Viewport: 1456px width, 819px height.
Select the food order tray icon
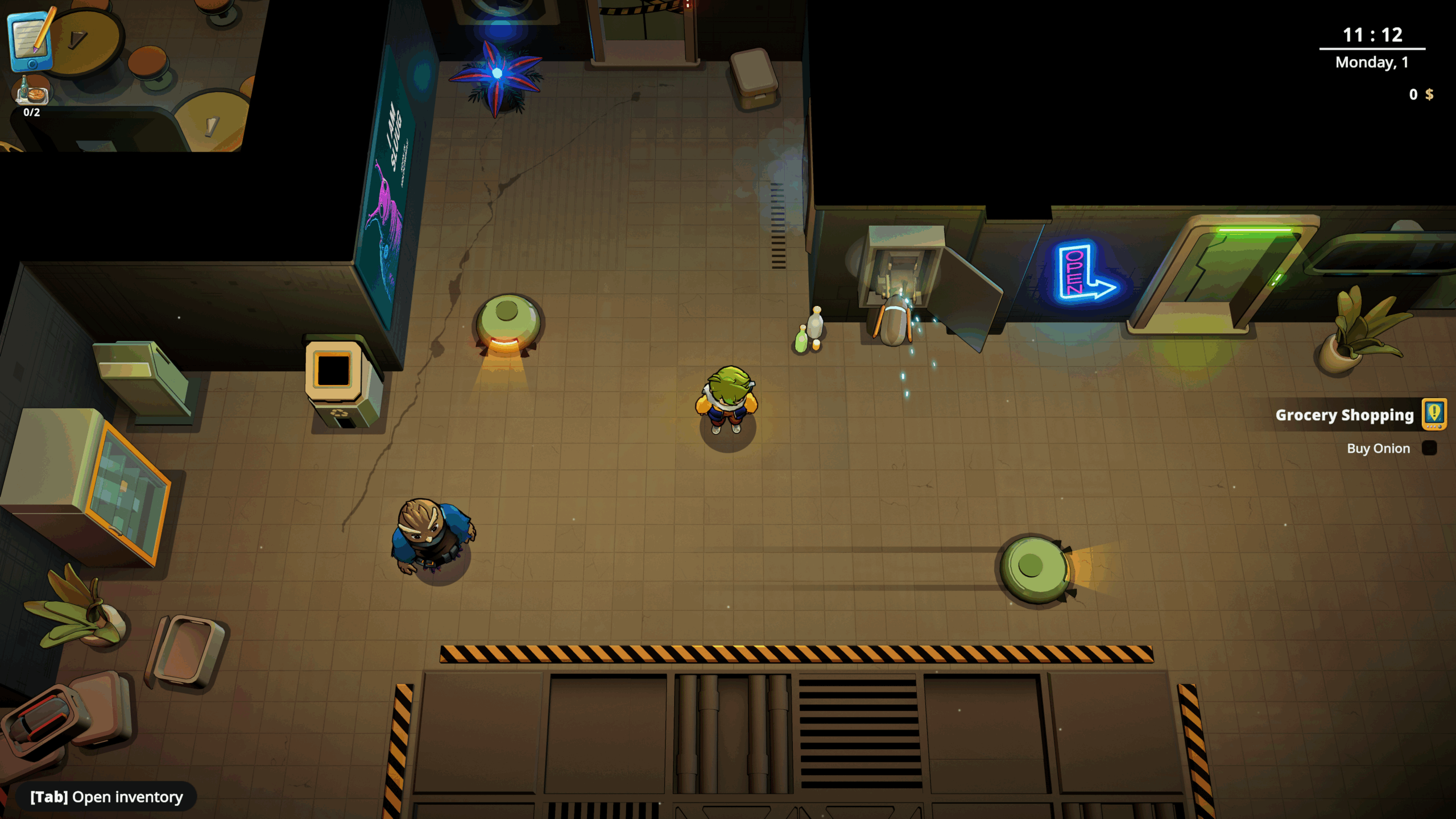(31, 91)
